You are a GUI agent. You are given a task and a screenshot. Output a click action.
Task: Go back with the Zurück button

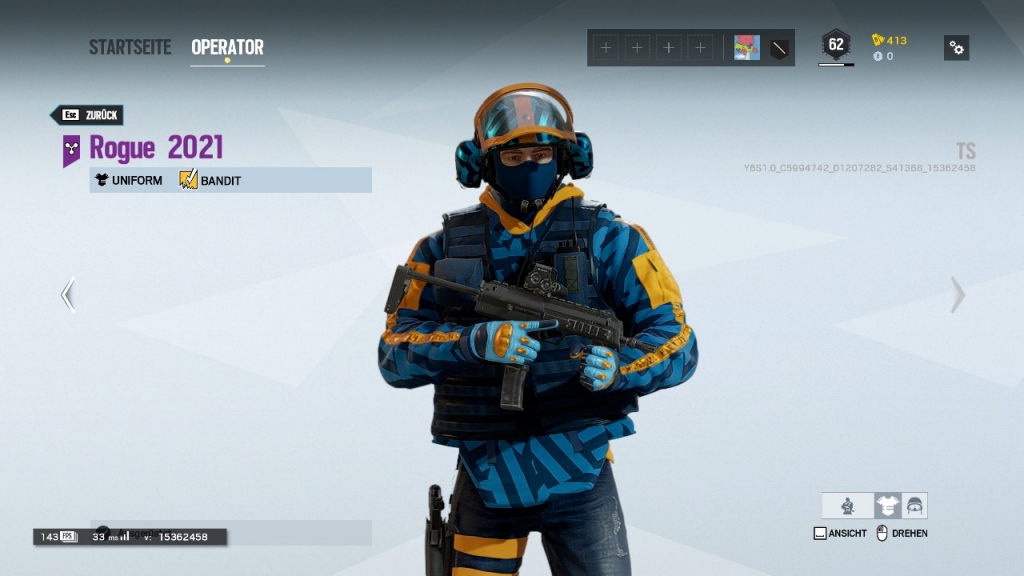[89, 115]
